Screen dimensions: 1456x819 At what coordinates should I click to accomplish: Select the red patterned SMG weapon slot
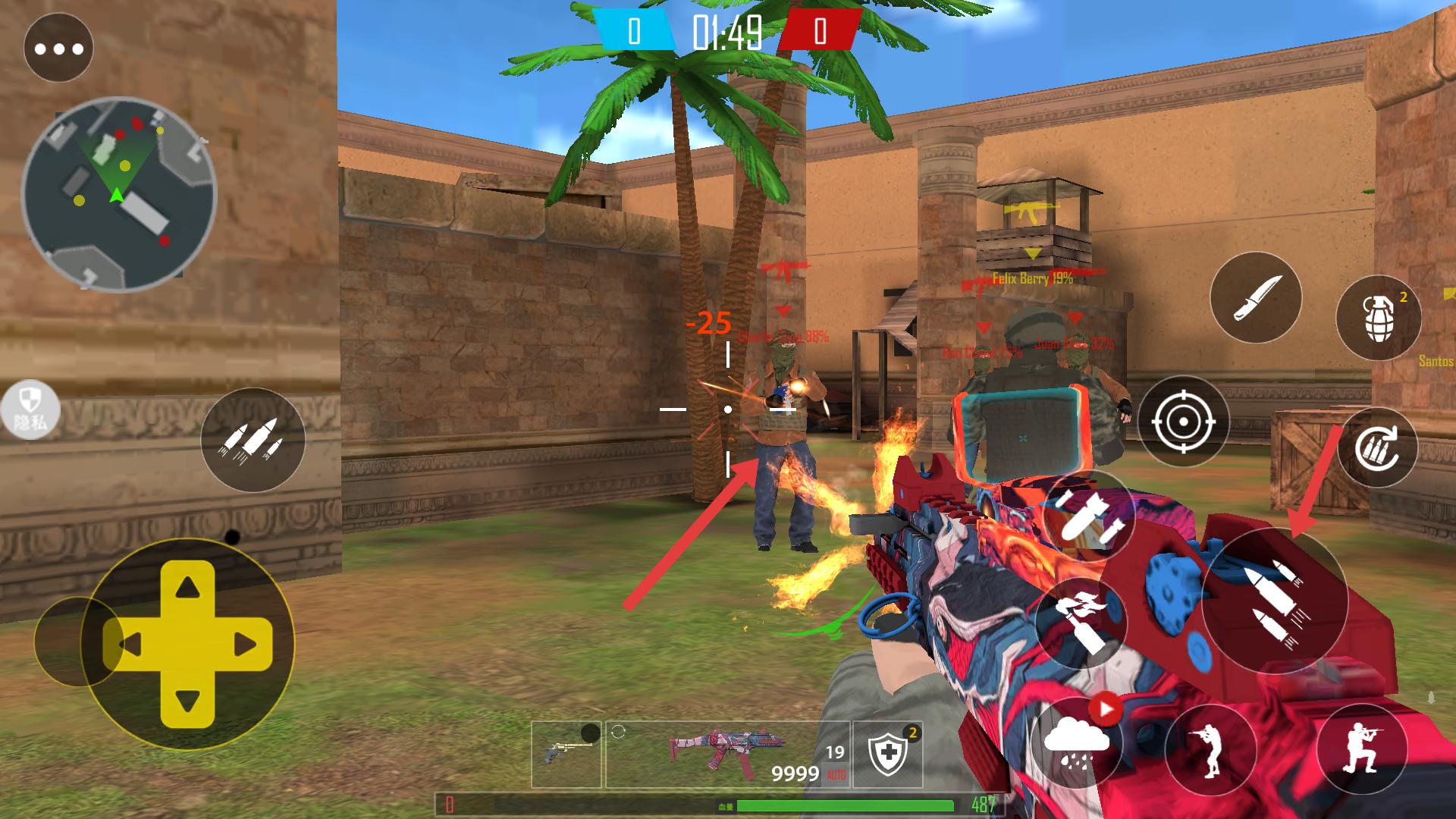(x=726, y=754)
